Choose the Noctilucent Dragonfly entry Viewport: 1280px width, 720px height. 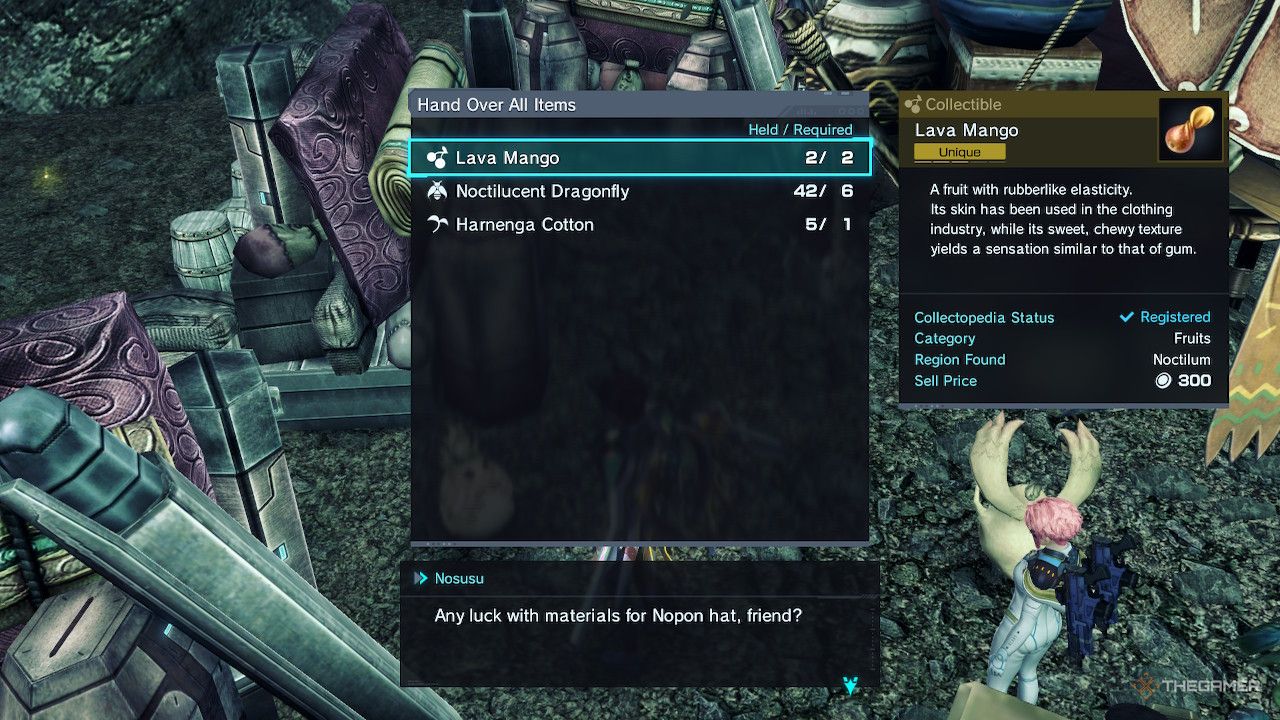[x=639, y=191]
